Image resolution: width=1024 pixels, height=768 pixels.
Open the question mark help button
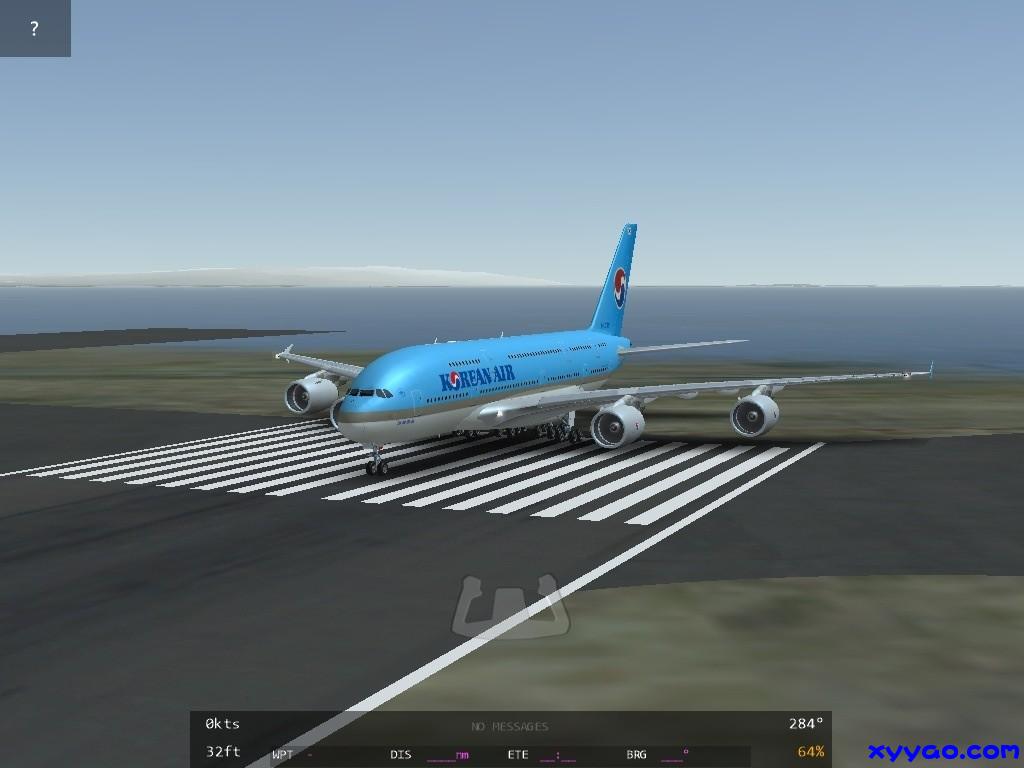point(35,28)
